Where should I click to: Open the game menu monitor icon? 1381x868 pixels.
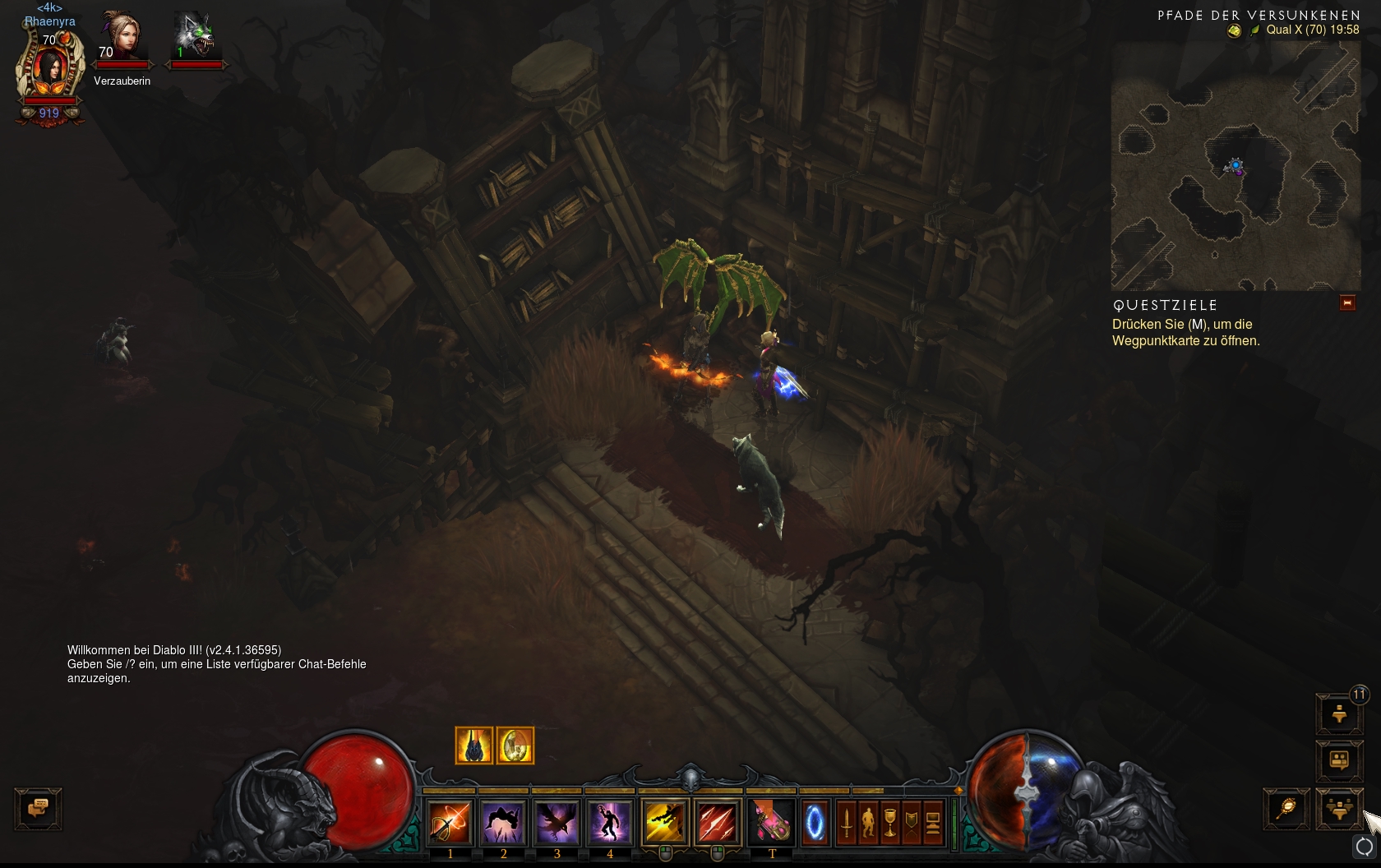click(933, 823)
